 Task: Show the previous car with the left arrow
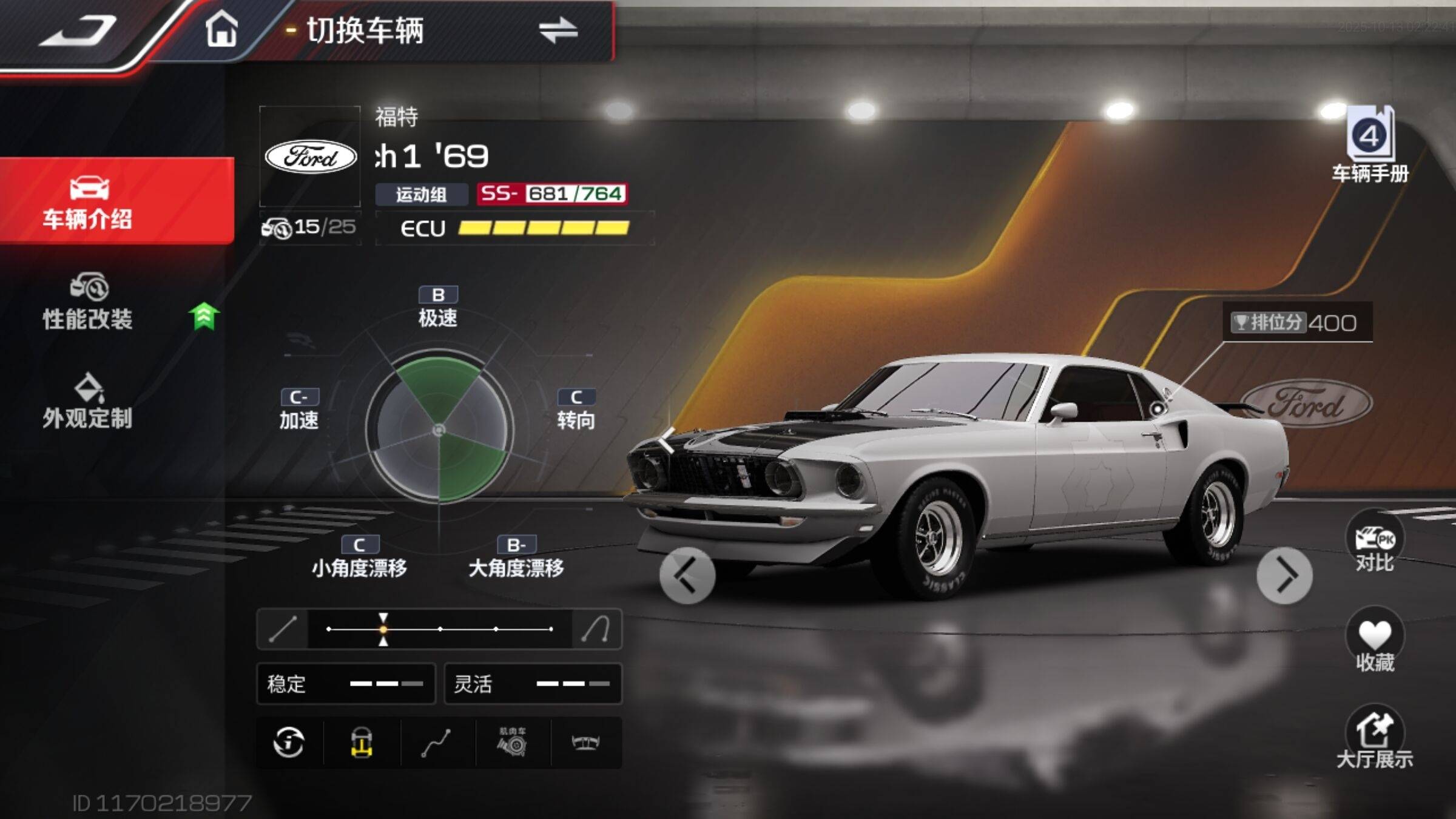click(687, 575)
